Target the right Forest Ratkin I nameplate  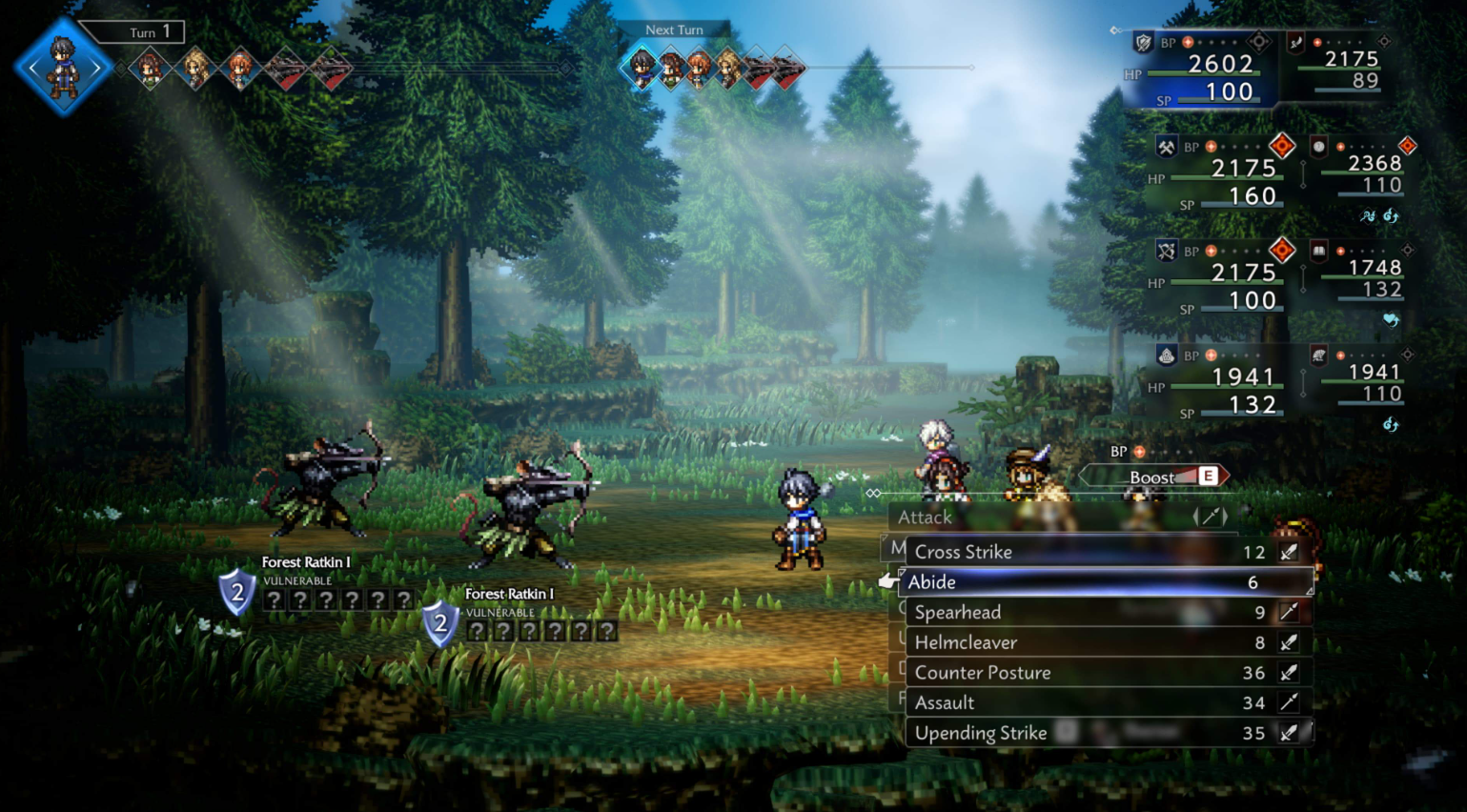point(509,594)
